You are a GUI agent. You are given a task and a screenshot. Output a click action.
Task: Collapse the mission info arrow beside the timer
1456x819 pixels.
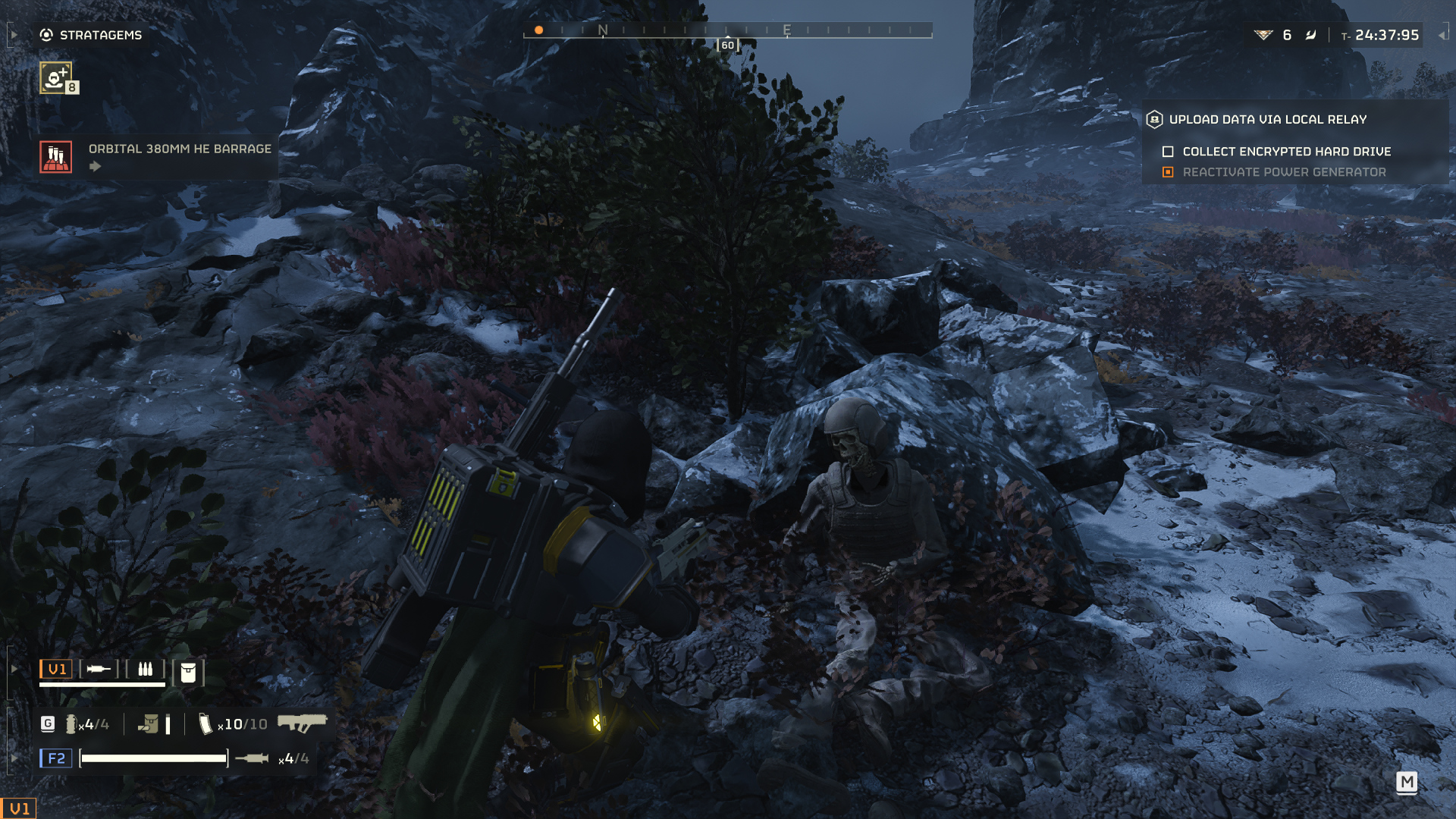(x=1442, y=35)
